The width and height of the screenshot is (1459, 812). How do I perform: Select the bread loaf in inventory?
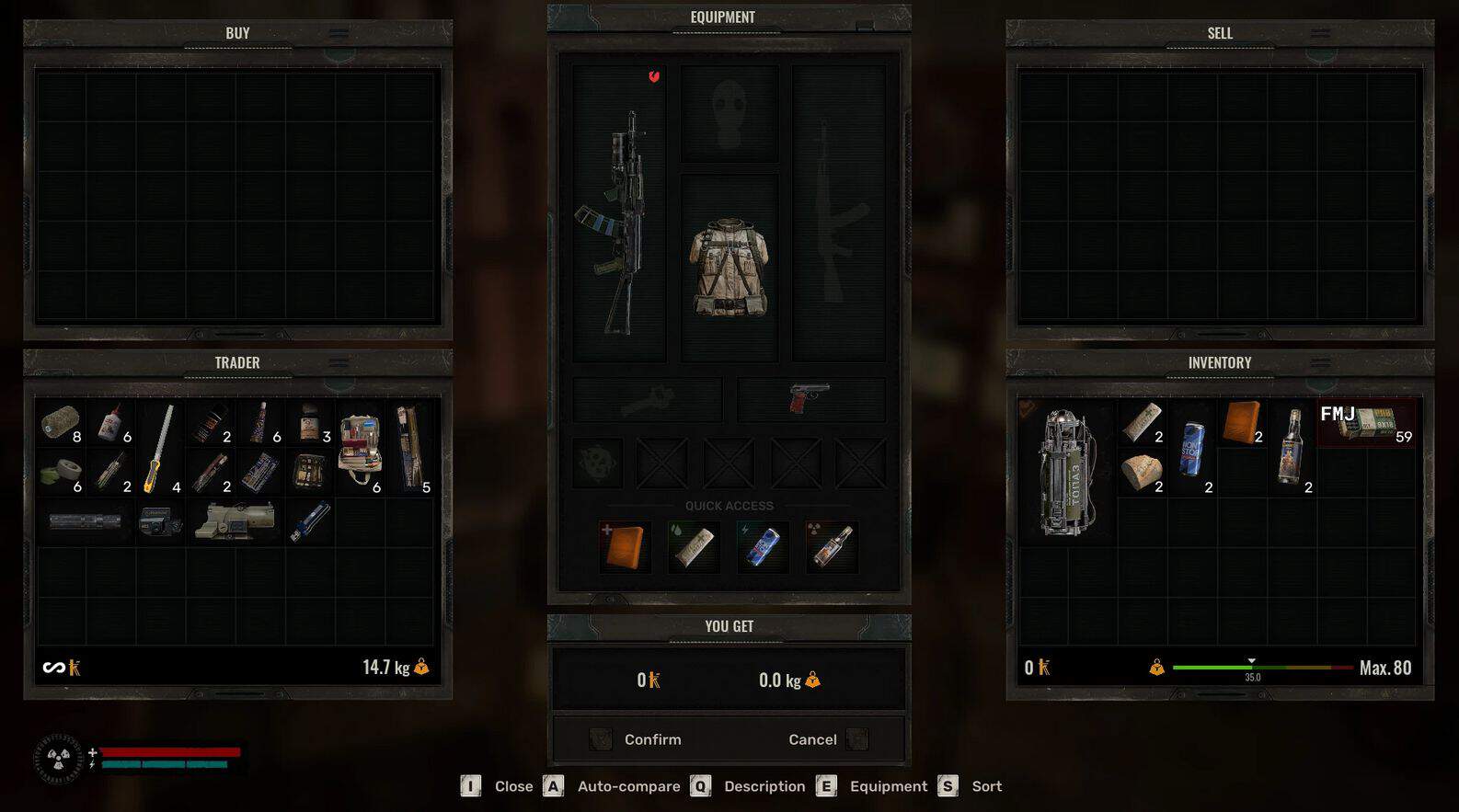click(x=1142, y=473)
